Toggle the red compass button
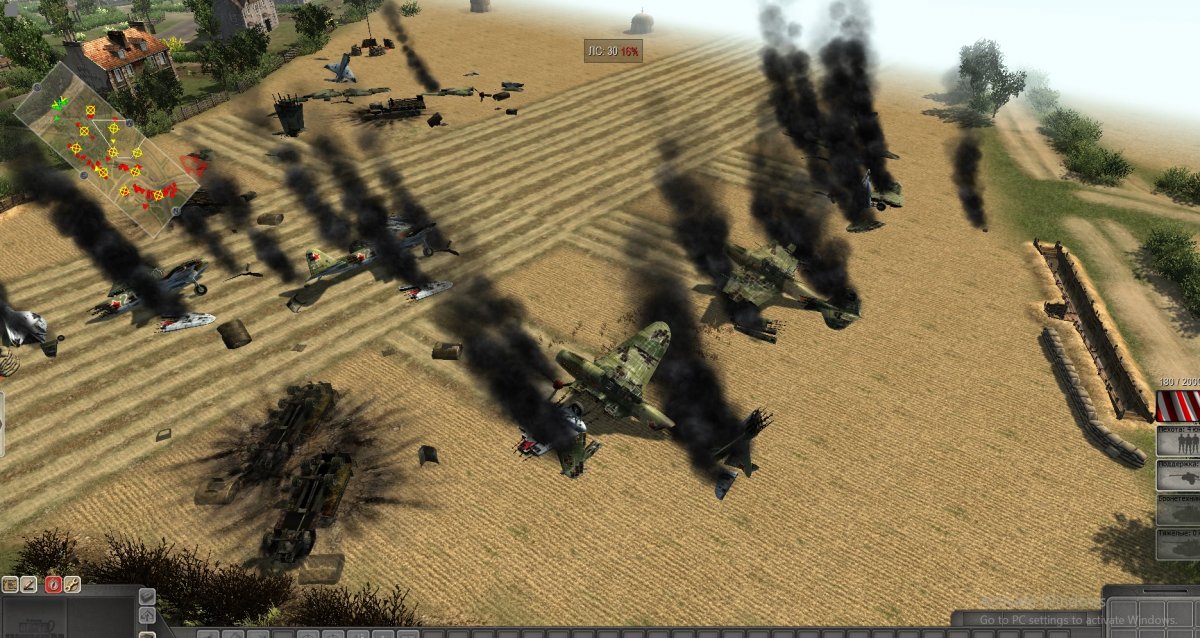This screenshot has width=1200, height=638. (52, 584)
